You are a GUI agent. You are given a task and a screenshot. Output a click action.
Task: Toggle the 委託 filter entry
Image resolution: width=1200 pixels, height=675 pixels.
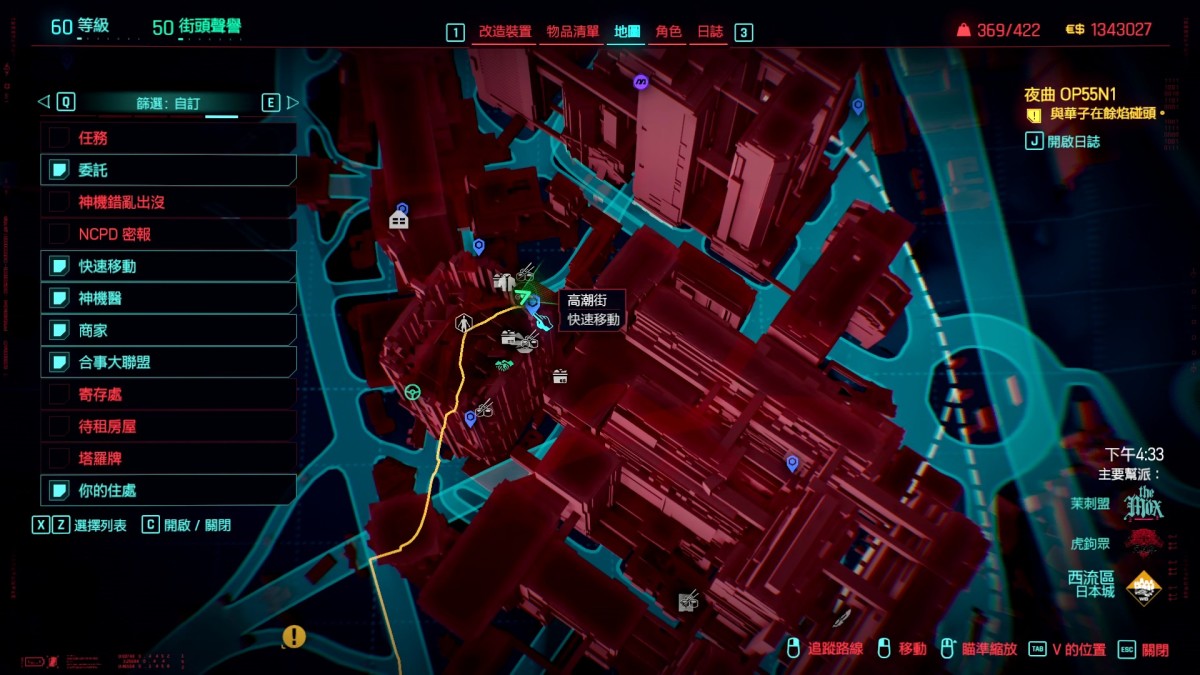(x=168, y=170)
